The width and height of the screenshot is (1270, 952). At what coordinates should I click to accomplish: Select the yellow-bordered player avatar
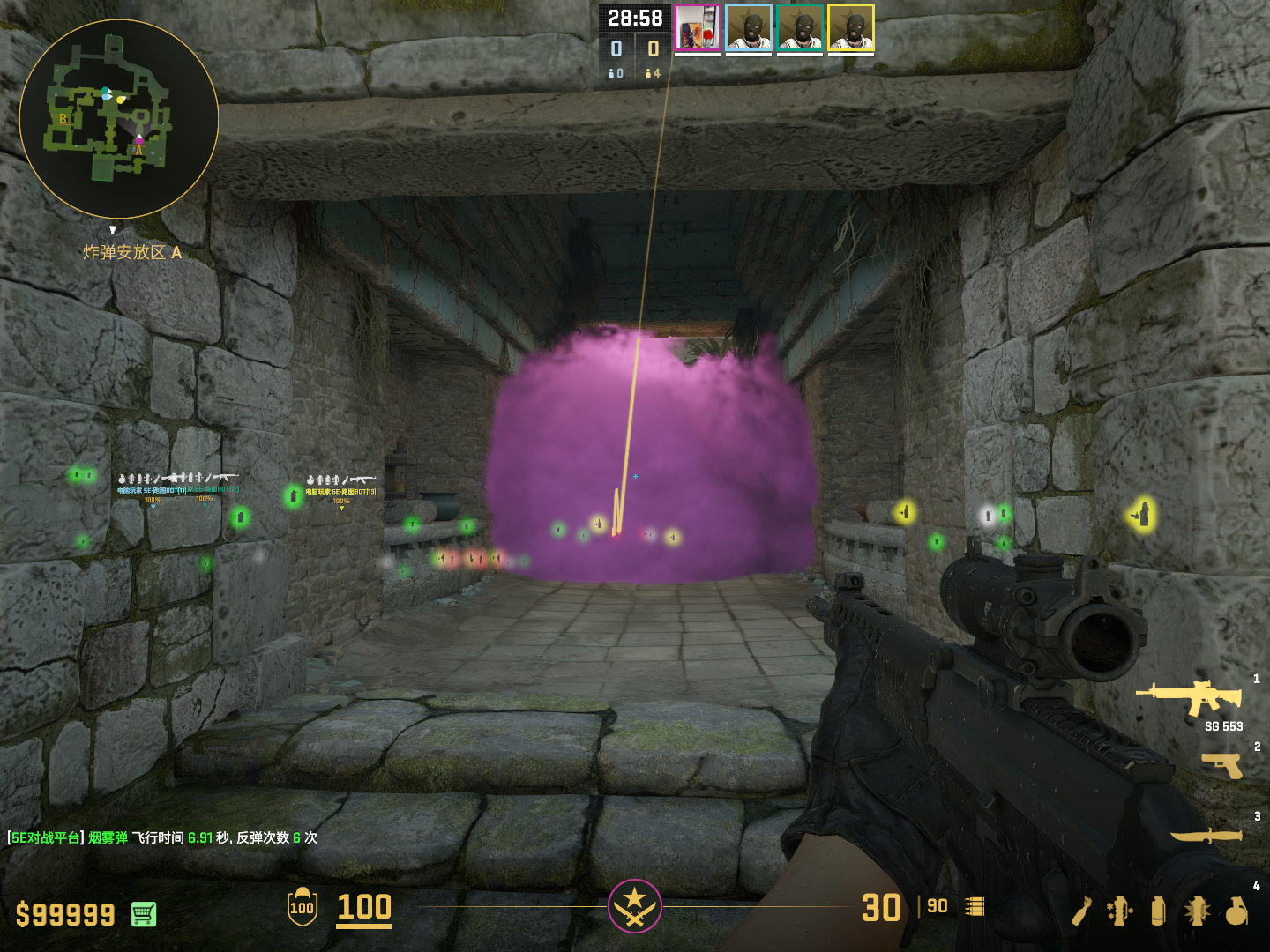pos(851,28)
